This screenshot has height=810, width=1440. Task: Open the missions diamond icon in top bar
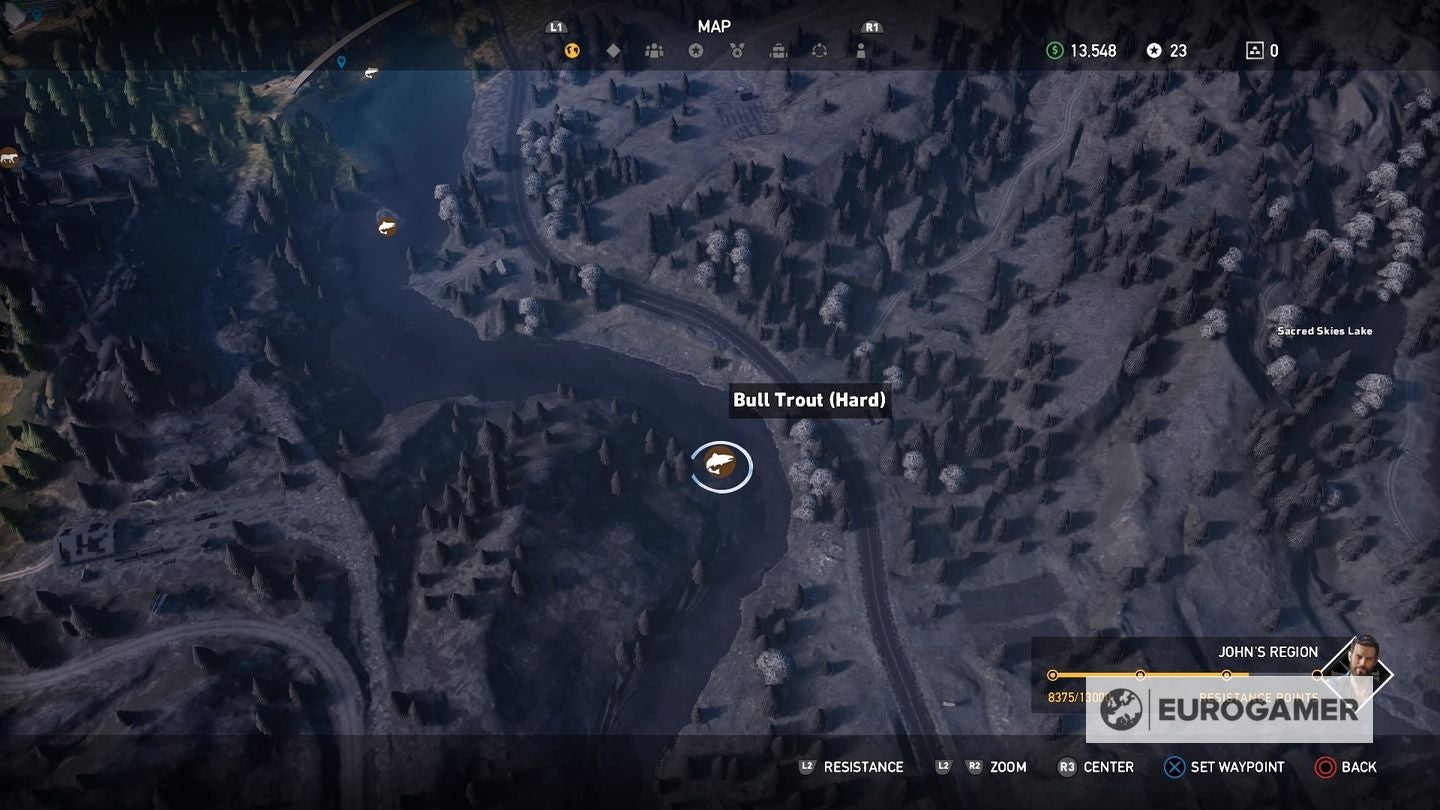click(614, 50)
